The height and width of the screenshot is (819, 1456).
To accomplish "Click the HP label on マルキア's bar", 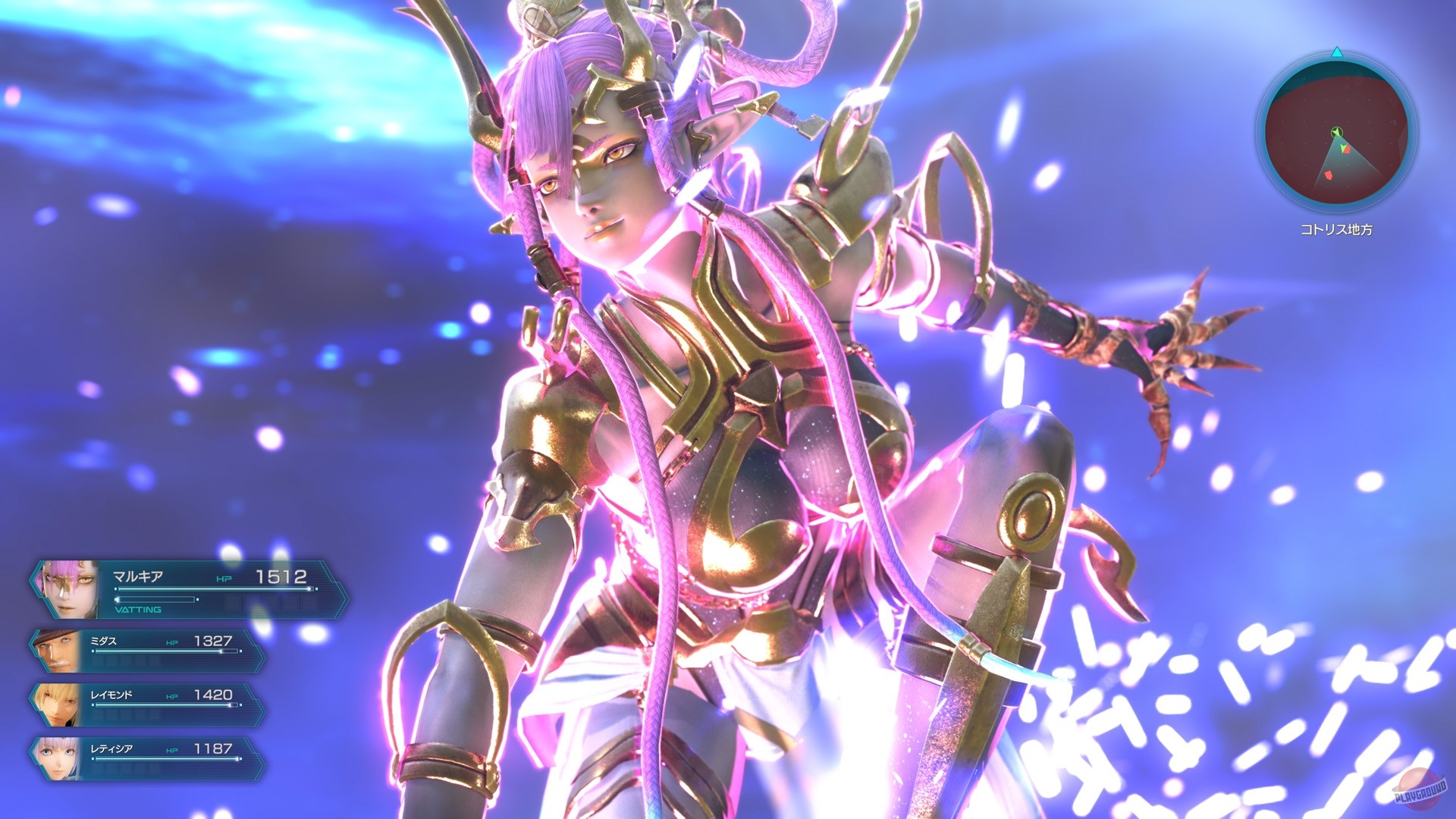I will point(224,579).
